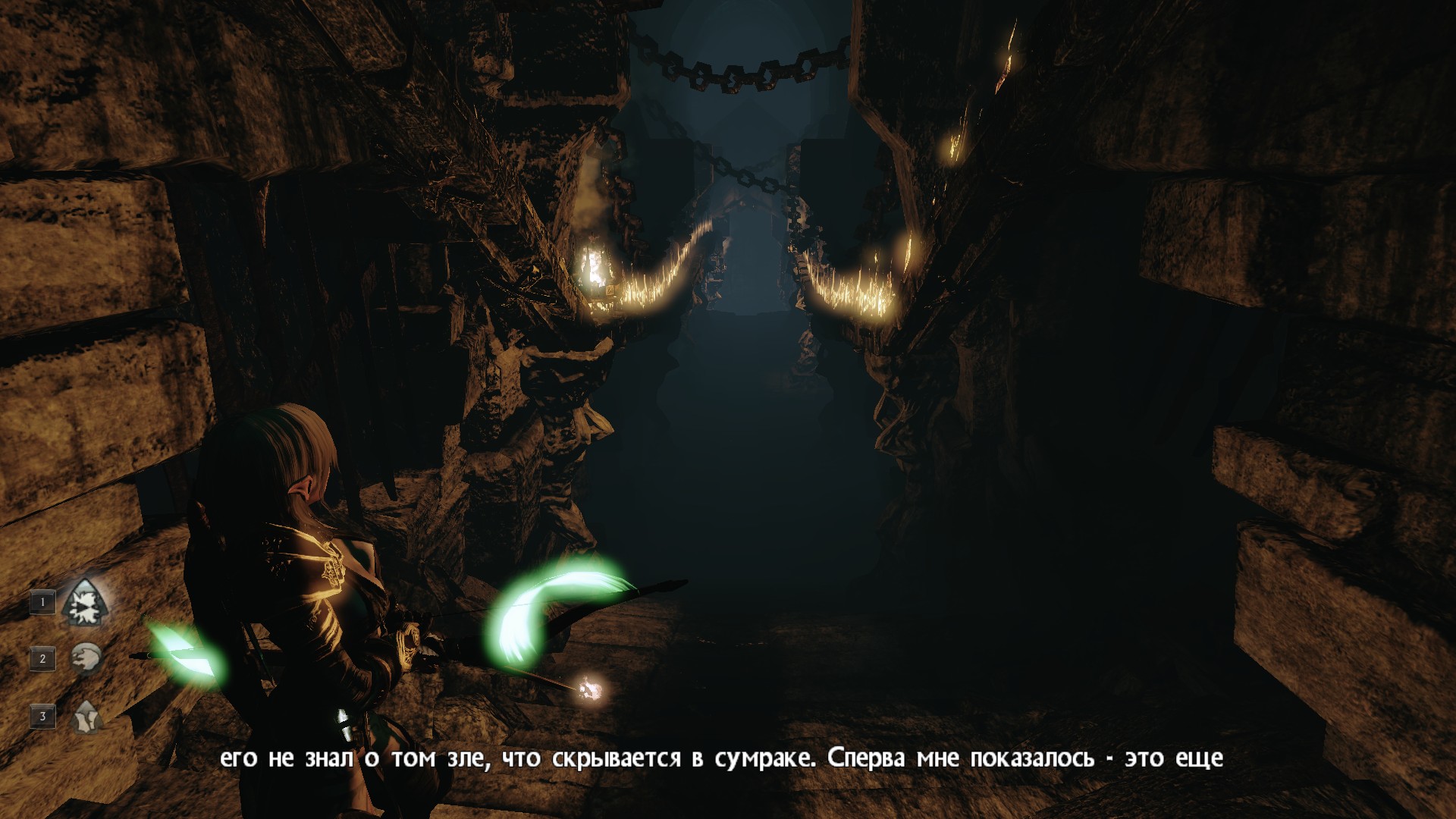Select the round fist-shaped ability icon
The width and height of the screenshot is (1456, 819).
(86, 658)
